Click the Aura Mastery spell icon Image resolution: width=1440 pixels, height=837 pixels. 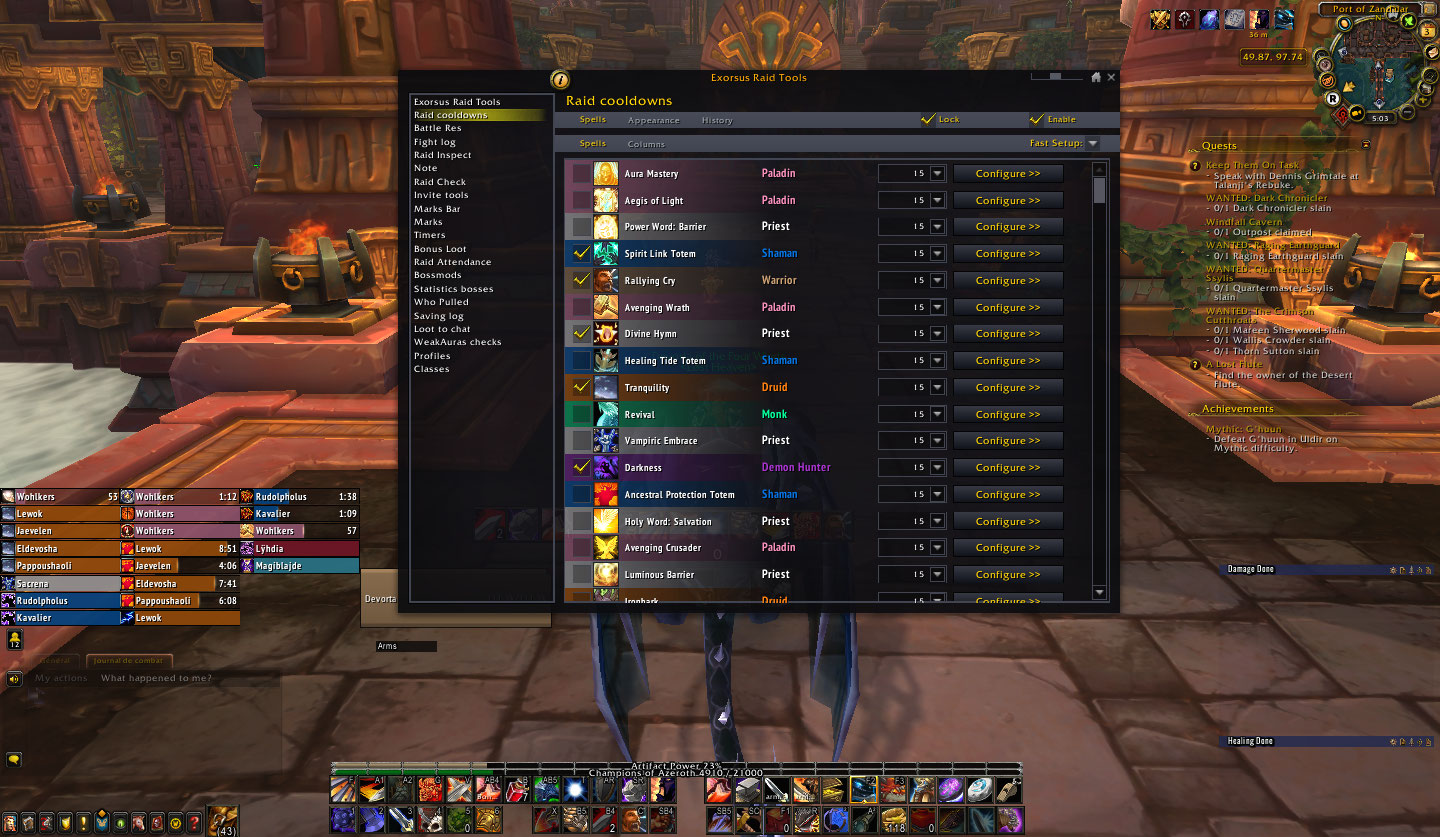(x=605, y=173)
